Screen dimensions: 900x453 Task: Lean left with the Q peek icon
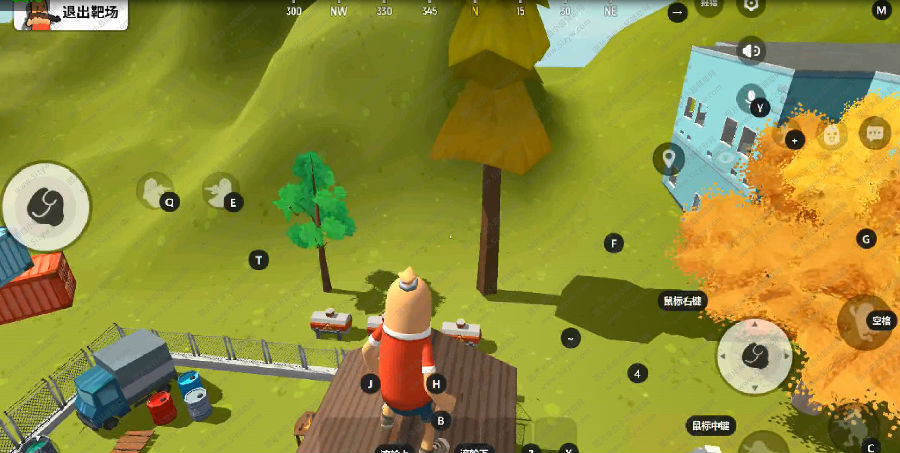pos(154,189)
